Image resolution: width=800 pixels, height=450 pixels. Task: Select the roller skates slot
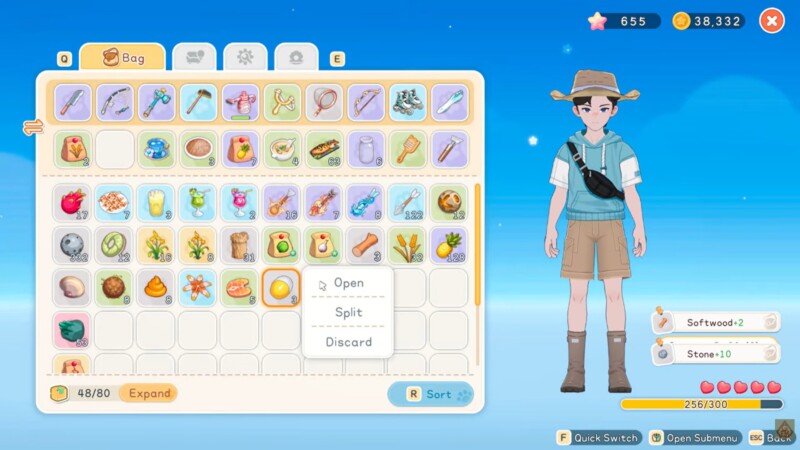(407, 101)
